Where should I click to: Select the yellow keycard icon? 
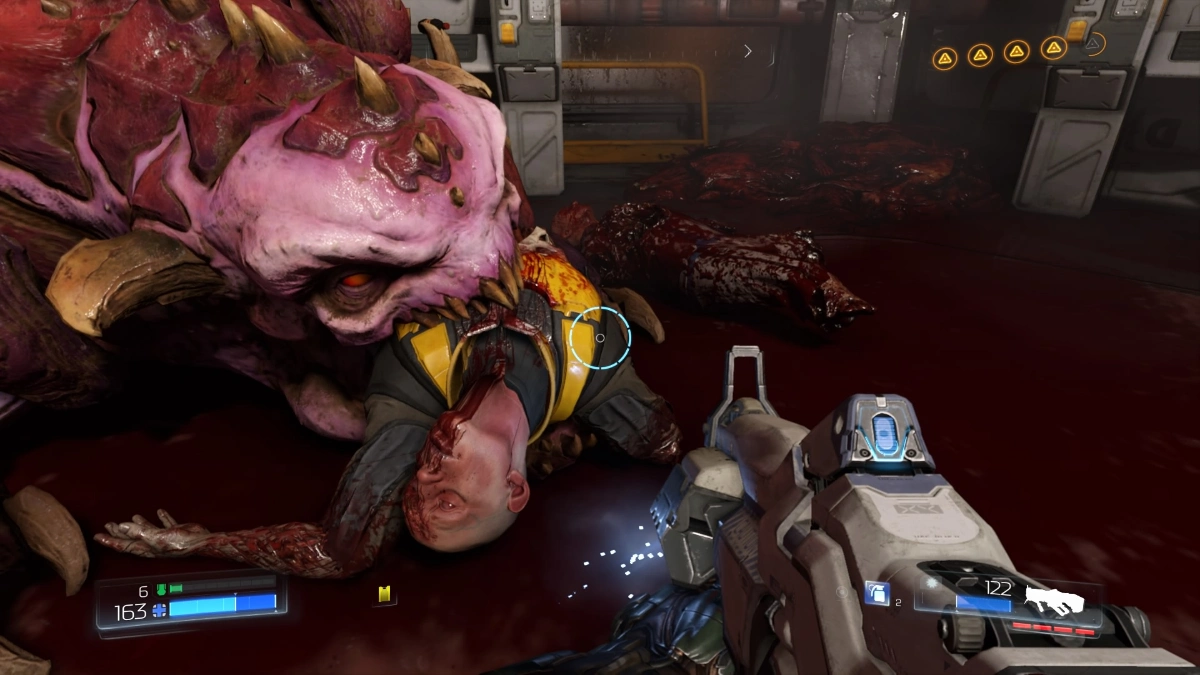click(x=383, y=595)
